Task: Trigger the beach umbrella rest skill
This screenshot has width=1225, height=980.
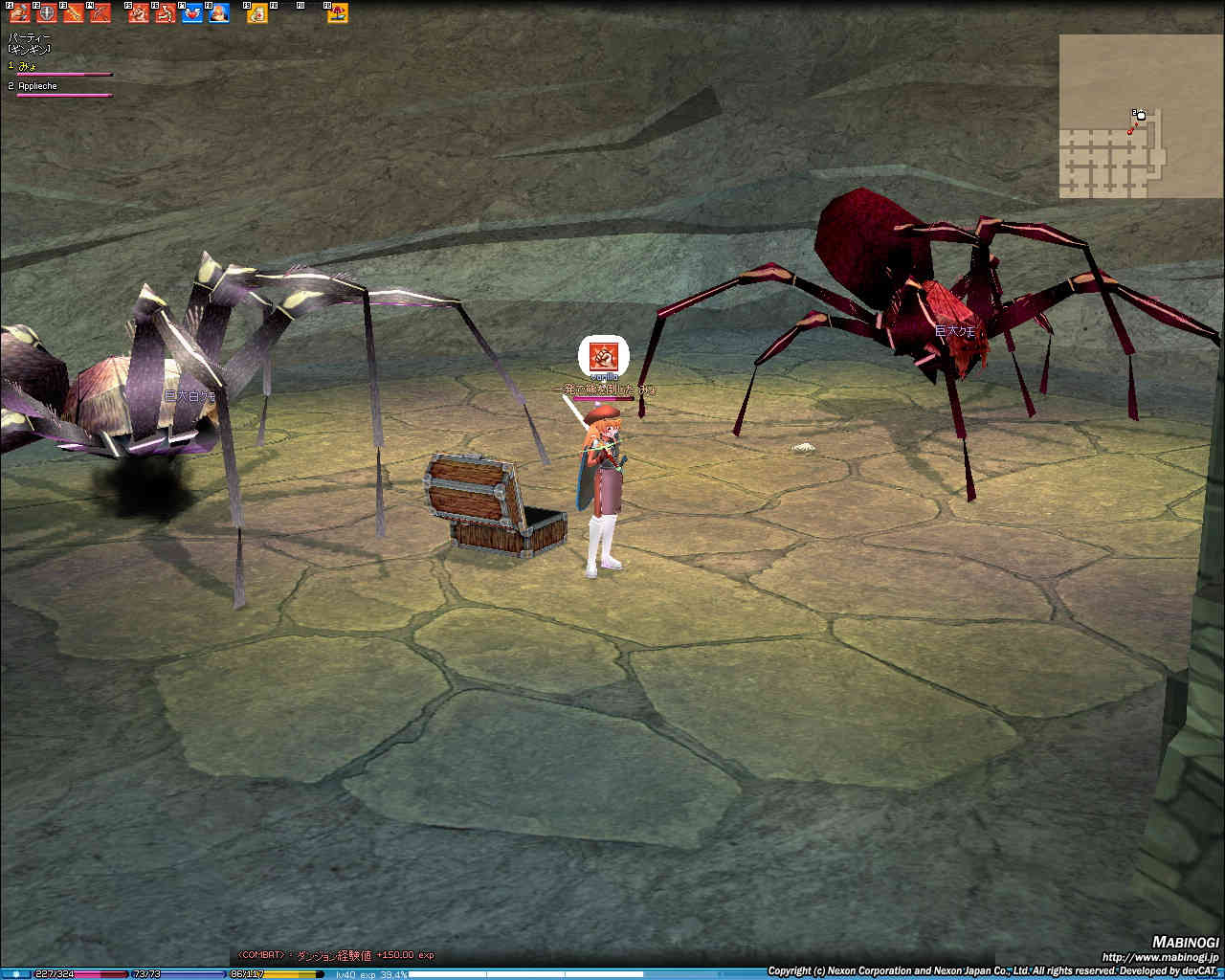Action: (337, 13)
